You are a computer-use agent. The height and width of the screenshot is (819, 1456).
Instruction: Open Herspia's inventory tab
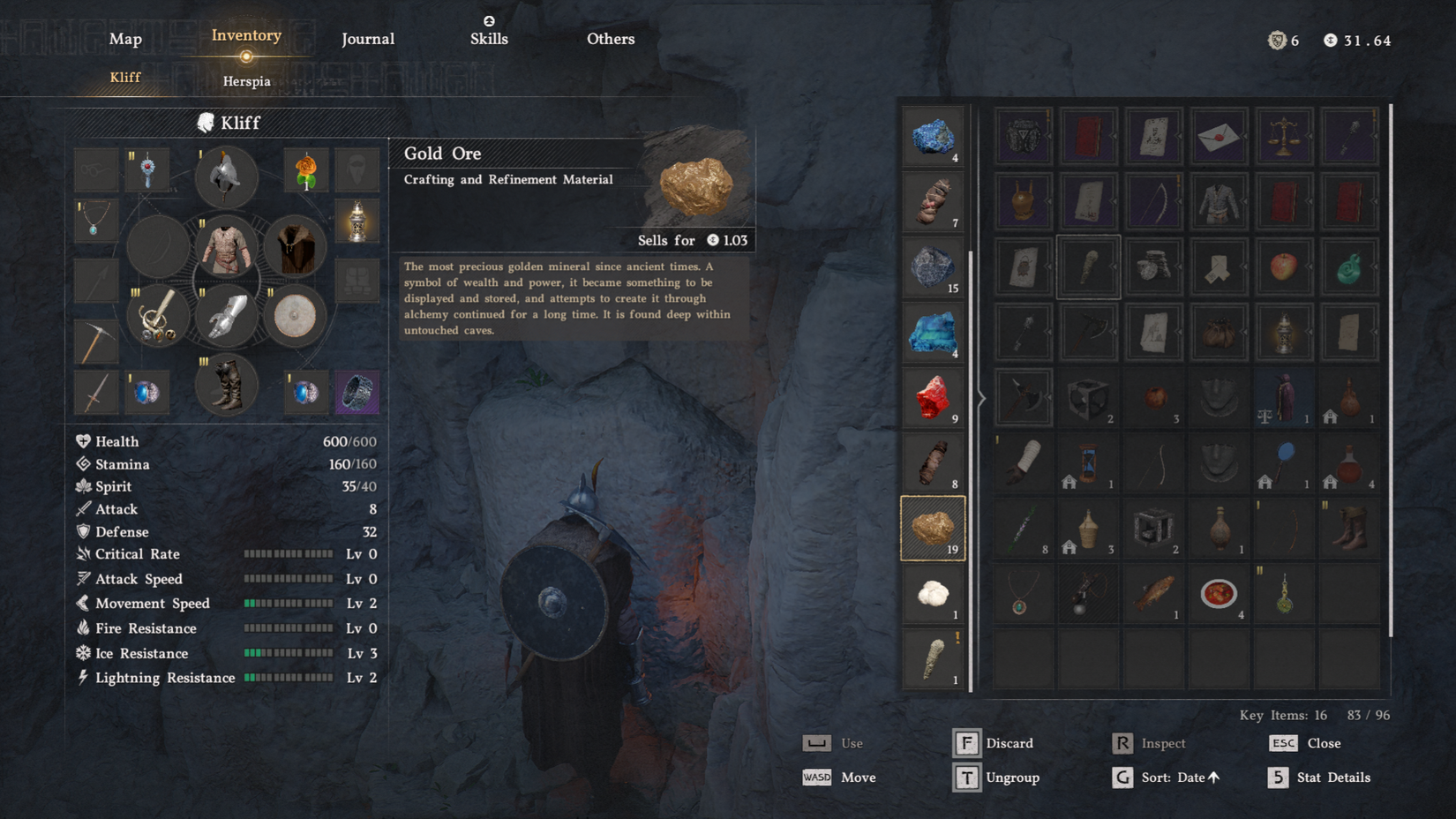point(247,80)
